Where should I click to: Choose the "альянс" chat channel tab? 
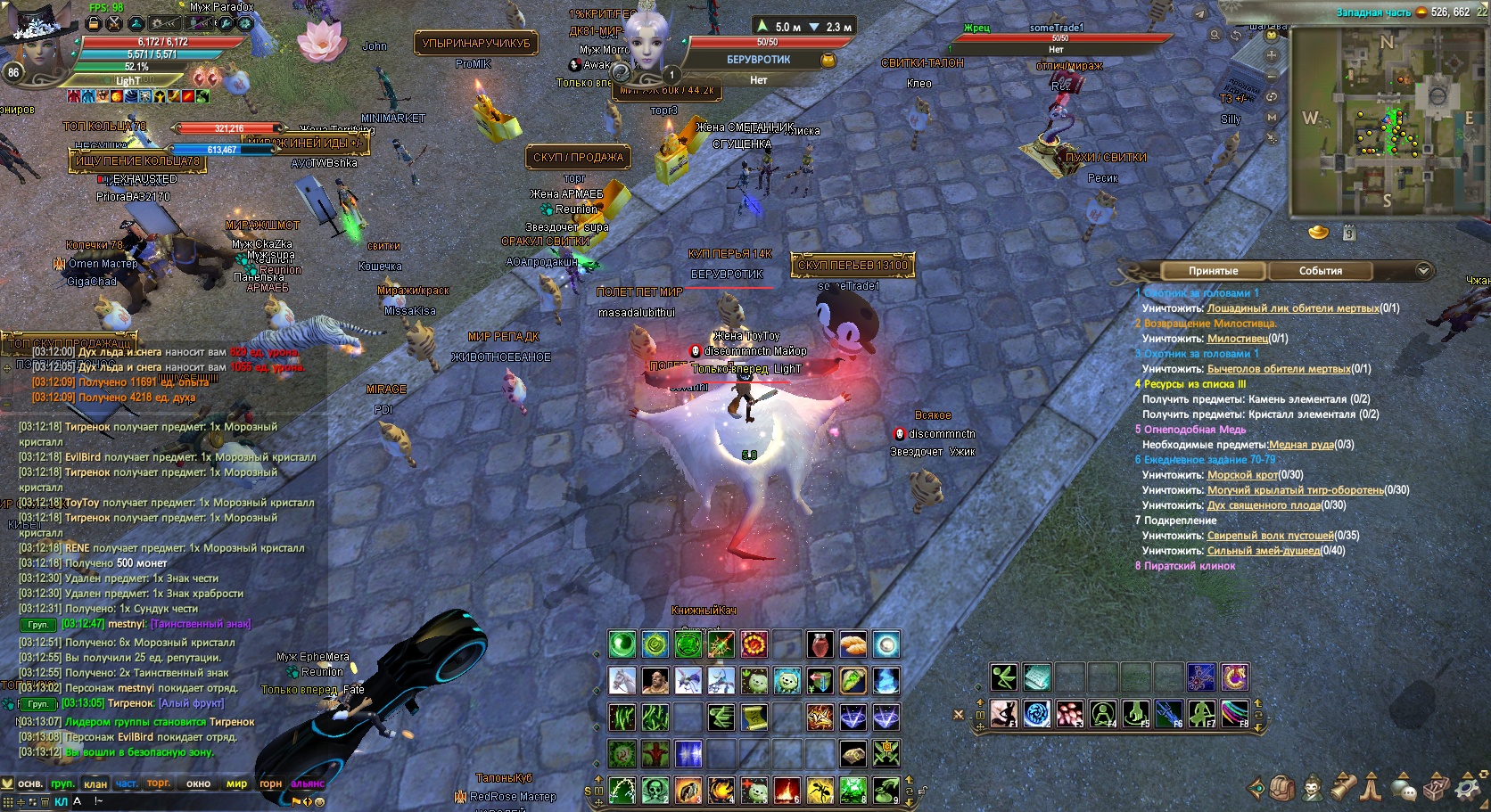click(x=308, y=784)
